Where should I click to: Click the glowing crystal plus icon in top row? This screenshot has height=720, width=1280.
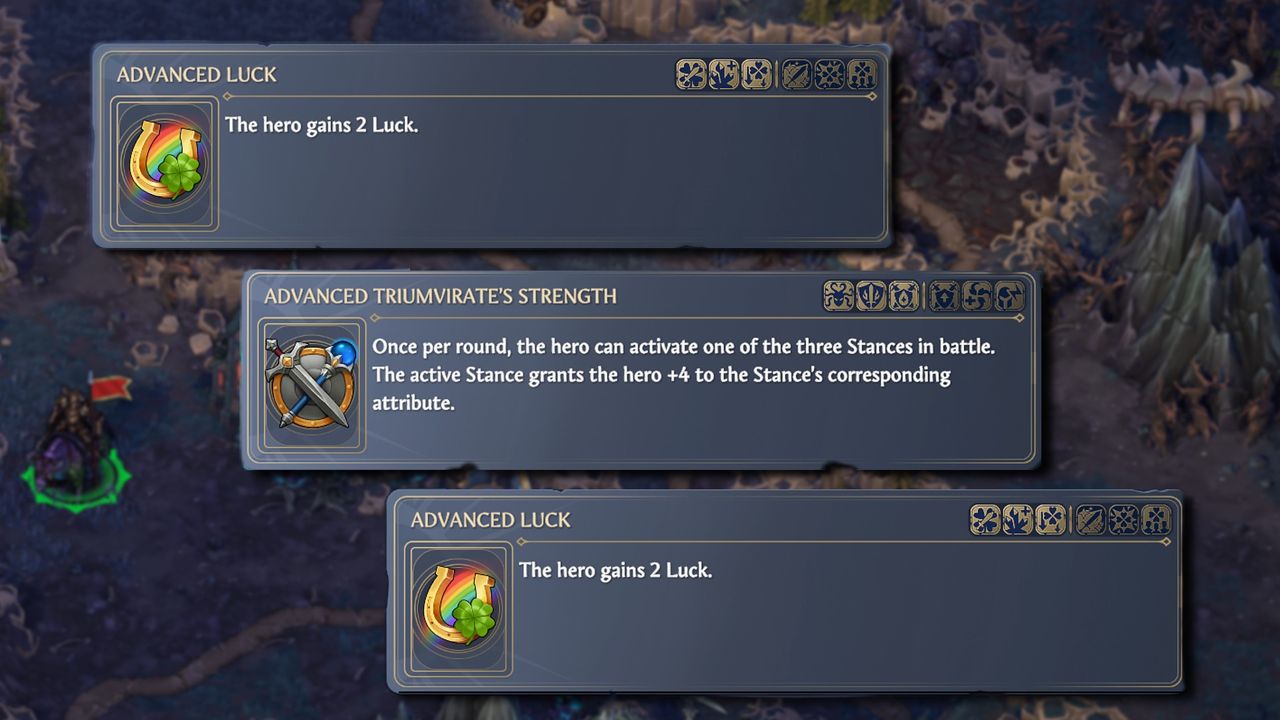[x=722, y=74]
